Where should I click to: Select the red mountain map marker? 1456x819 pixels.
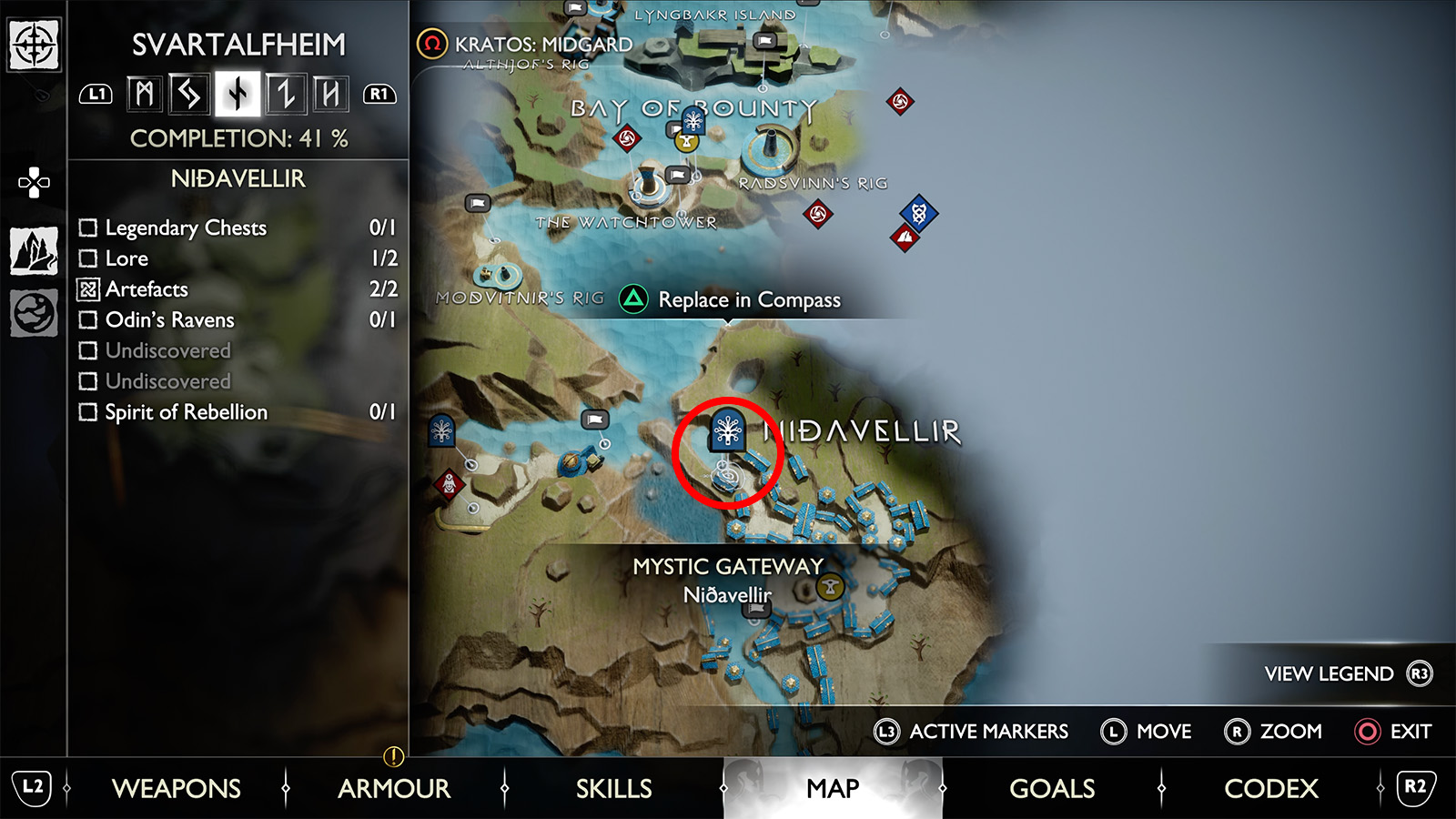click(905, 238)
